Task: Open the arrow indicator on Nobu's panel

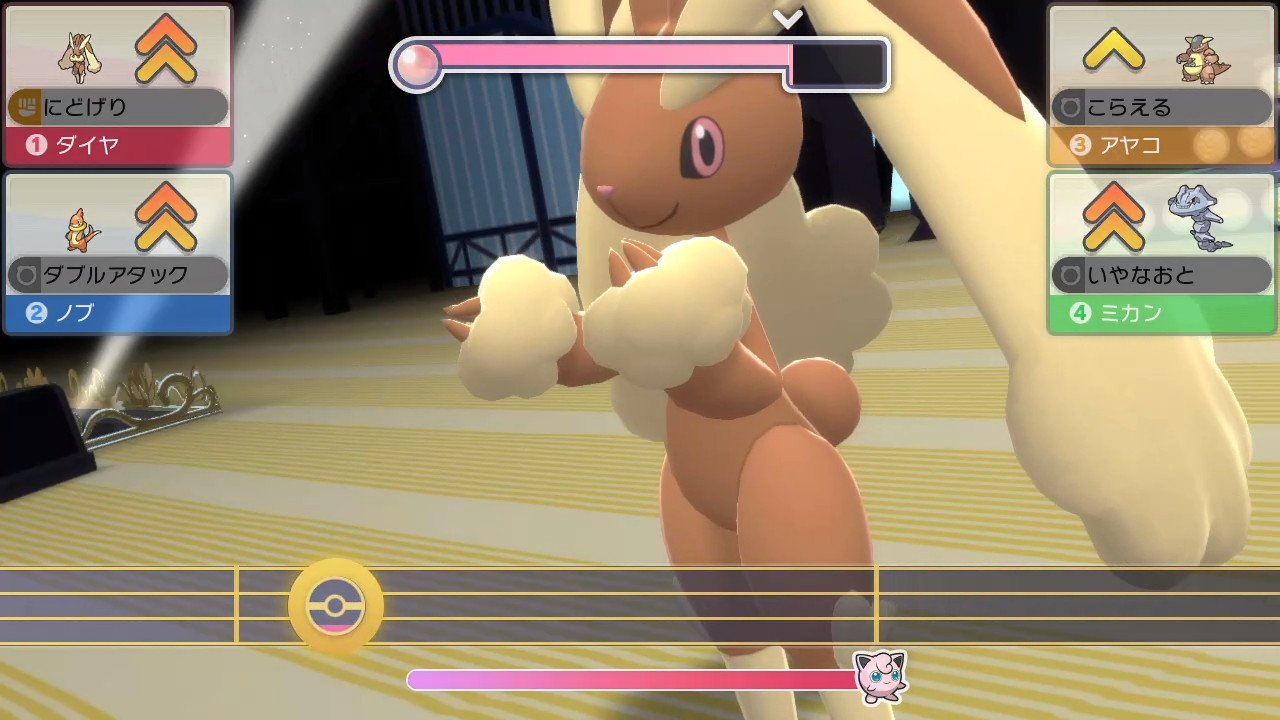Action: (165, 217)
